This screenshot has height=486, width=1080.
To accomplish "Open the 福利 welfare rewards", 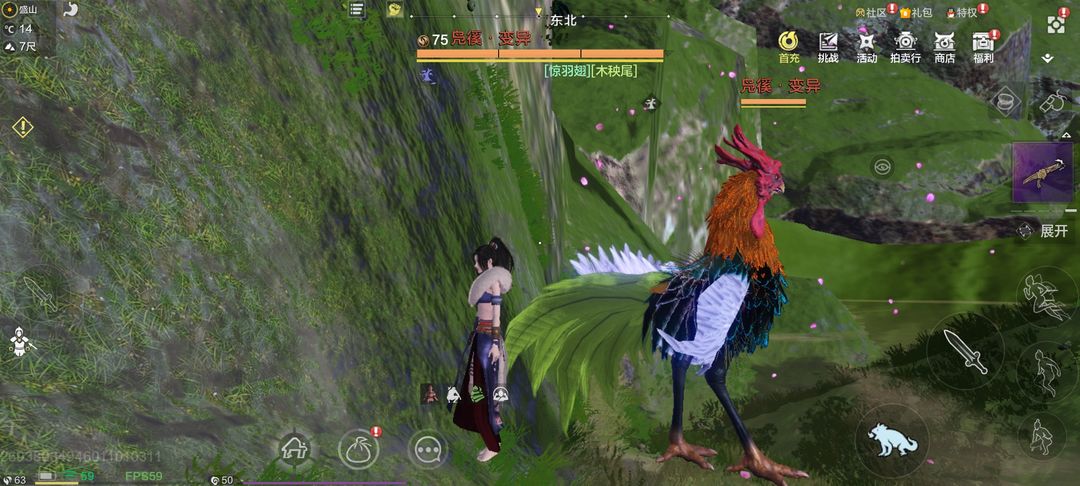I will (x=983, y=44).
